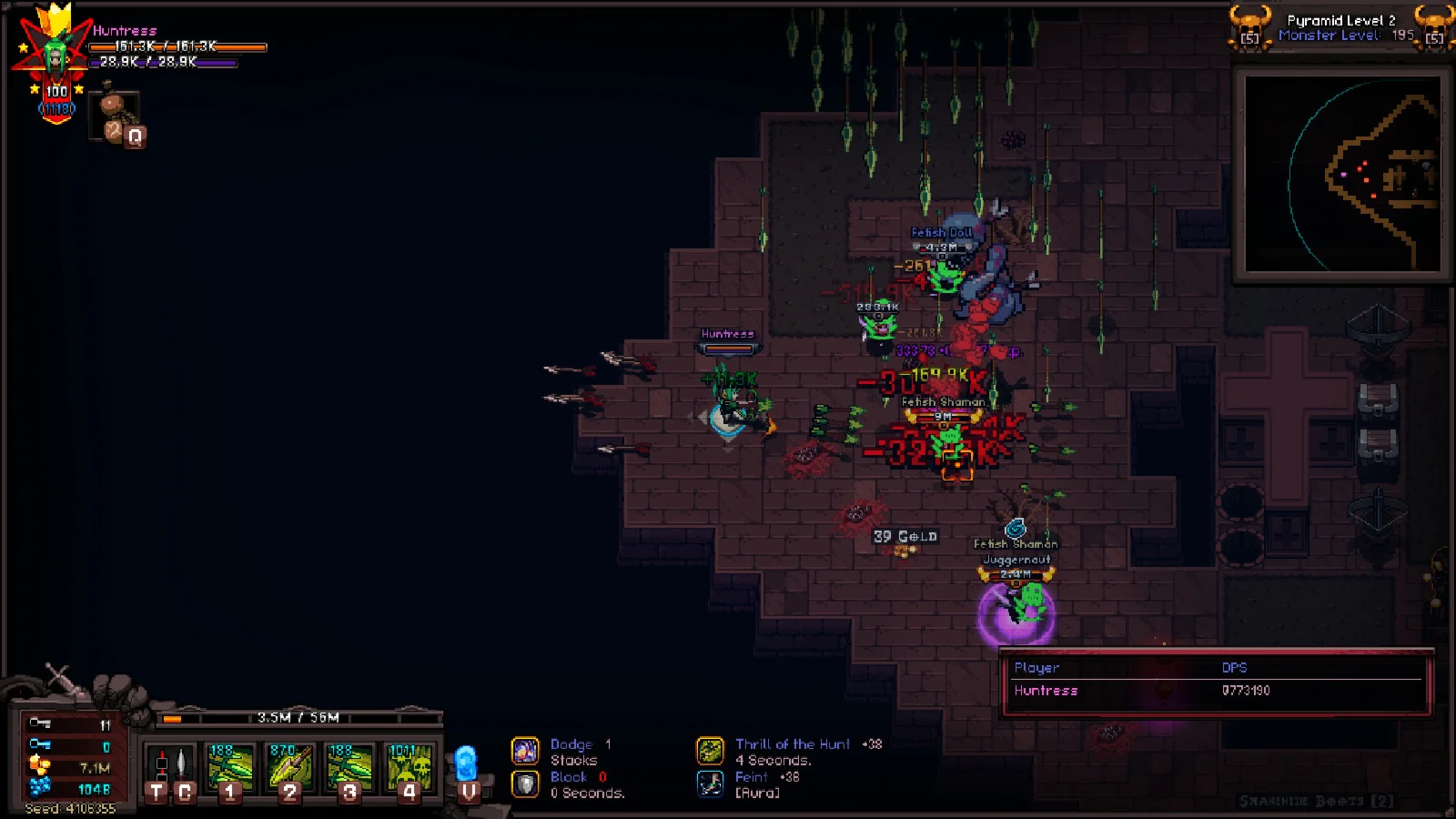
Task: Select the dagger slot labeled C
Action: 183,768
